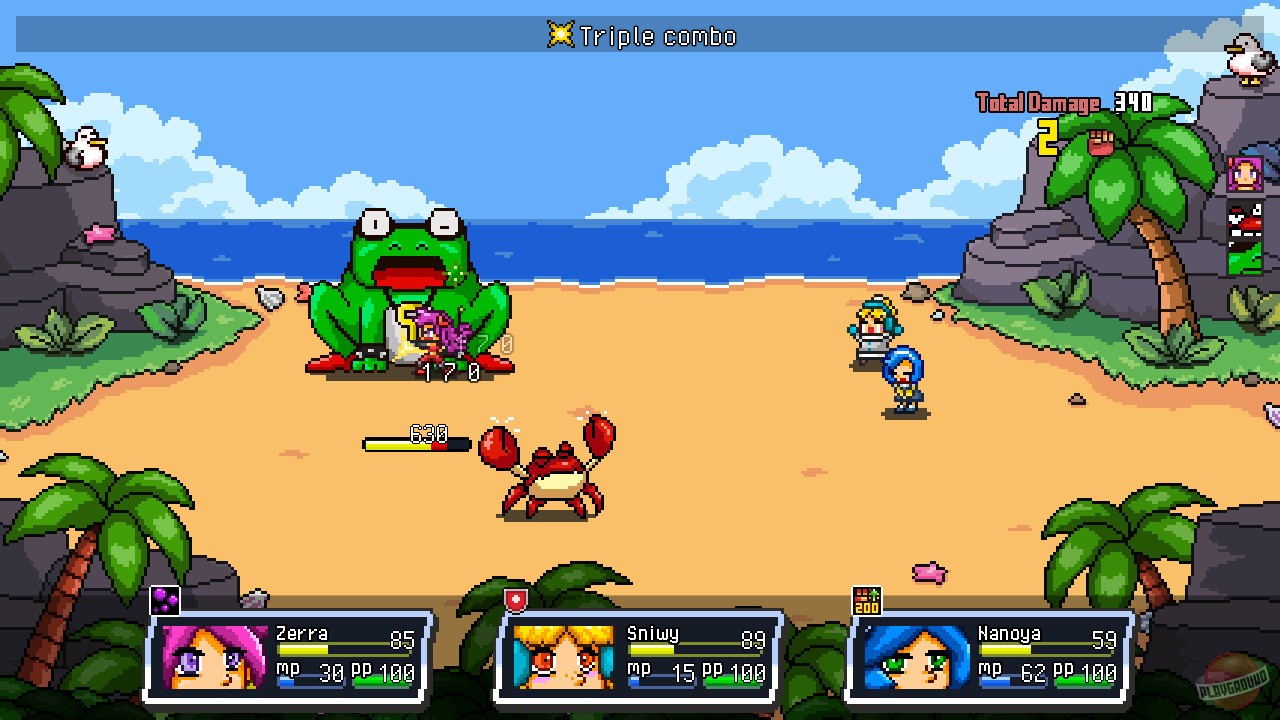Click the shield status icon above Sniwy's panel
Viewport: 1280px width, 720px height.
tap(514, 597)
